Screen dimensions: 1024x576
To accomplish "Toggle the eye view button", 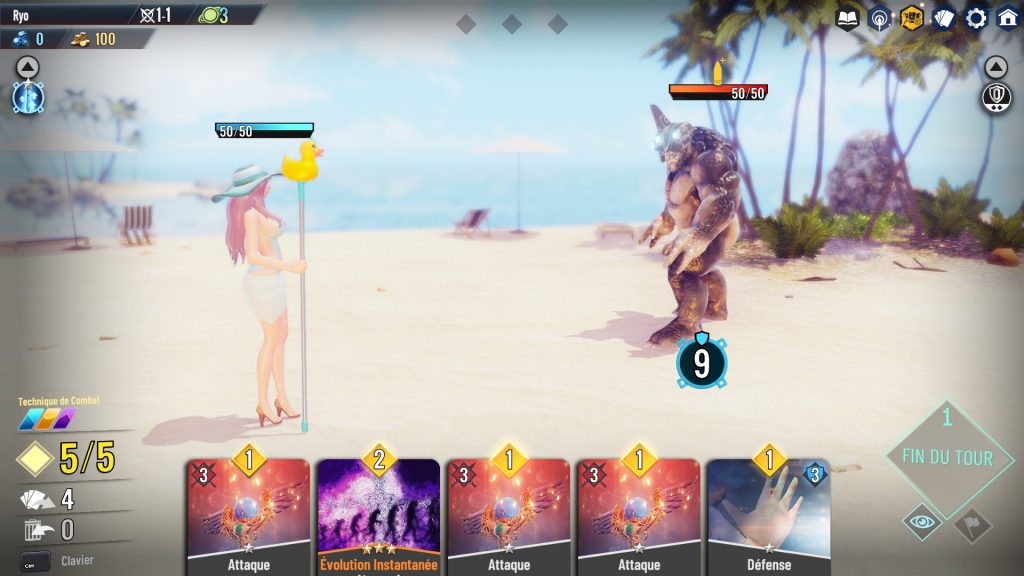I will (x=921, y=522).
